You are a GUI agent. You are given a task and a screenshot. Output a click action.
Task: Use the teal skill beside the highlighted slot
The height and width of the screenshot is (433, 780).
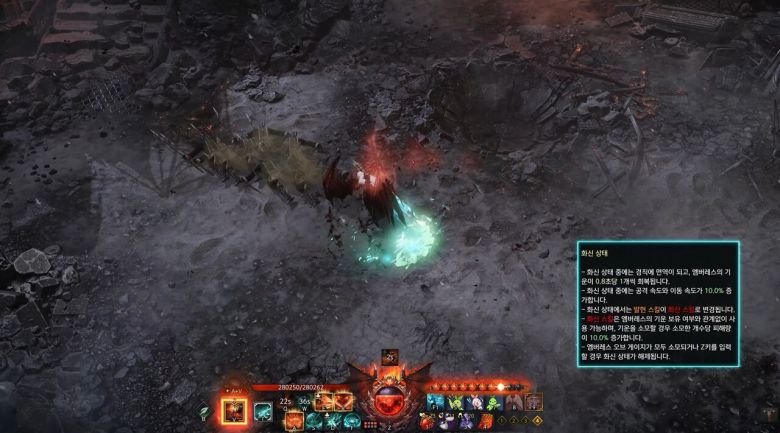pyautogui.click(x=262, y=410)
